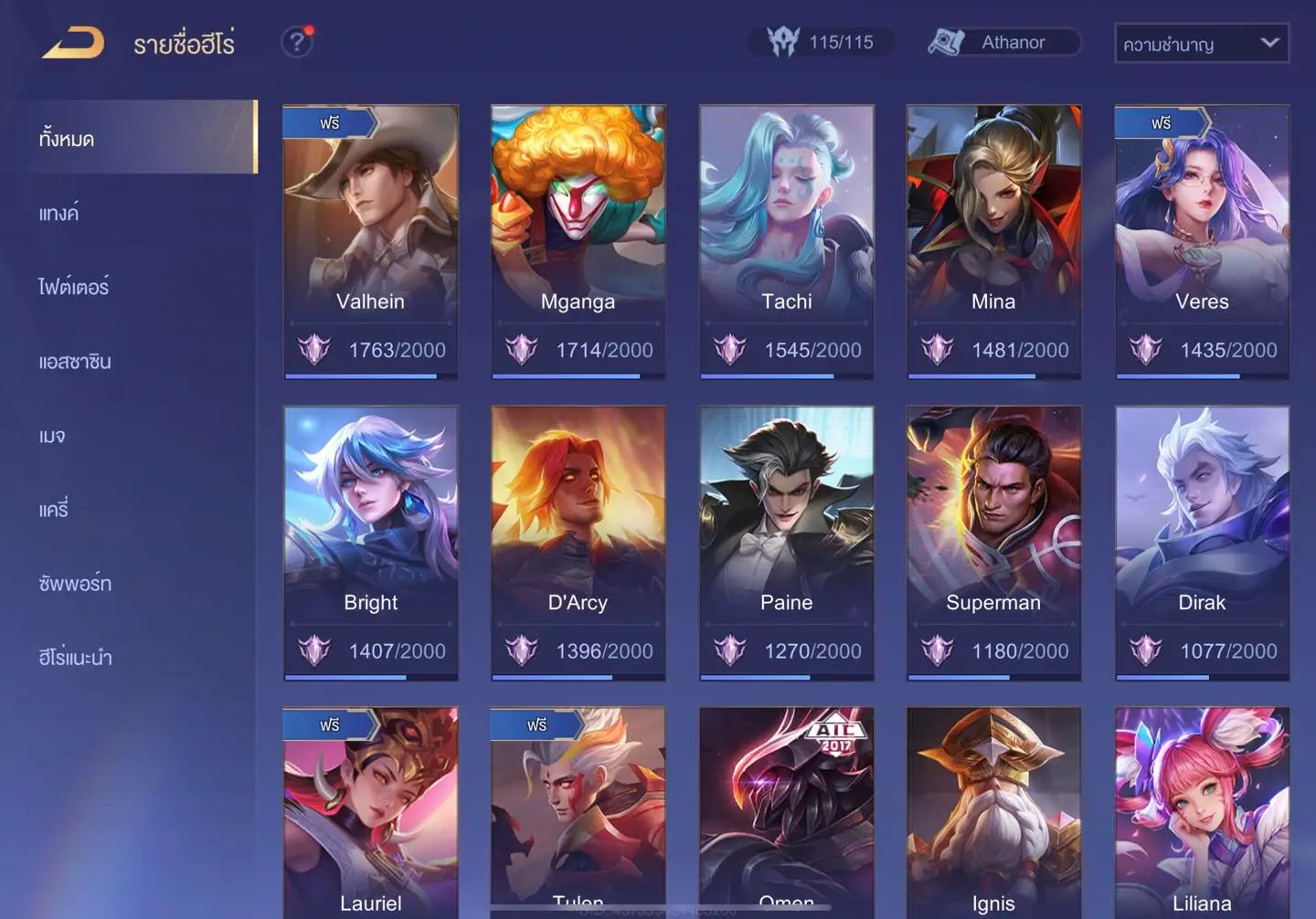Pick the Mina hero card
The height and width of the screenshot is (919, 1316).
[993, 241]
